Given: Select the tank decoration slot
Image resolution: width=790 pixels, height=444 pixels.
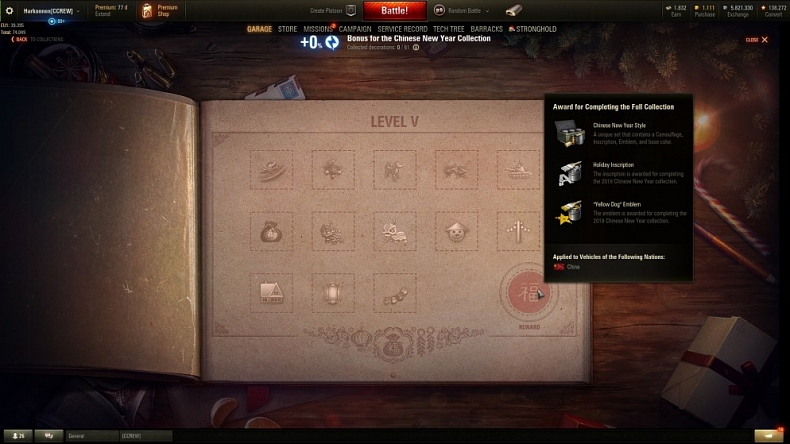Looking at the screenshot, I should pyautogui.click(x=519, y=171).
